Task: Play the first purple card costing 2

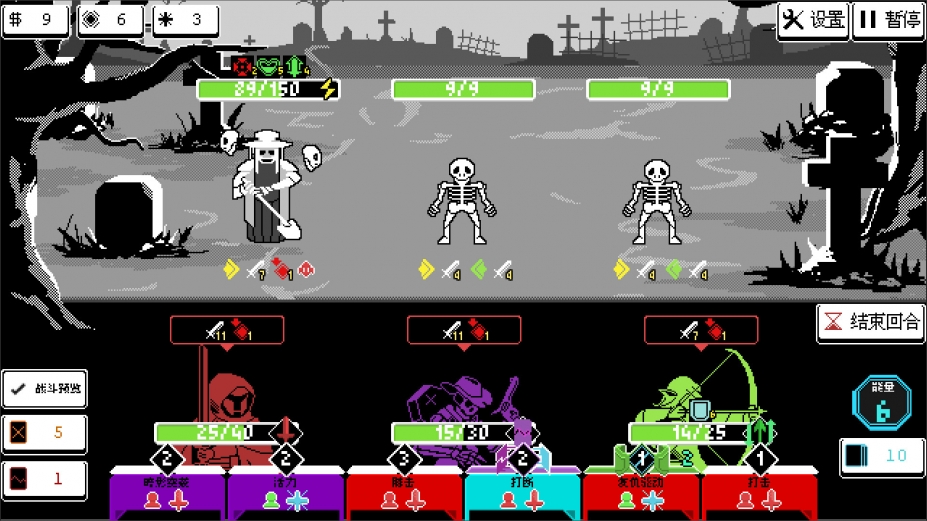Action: click(167, 494)
